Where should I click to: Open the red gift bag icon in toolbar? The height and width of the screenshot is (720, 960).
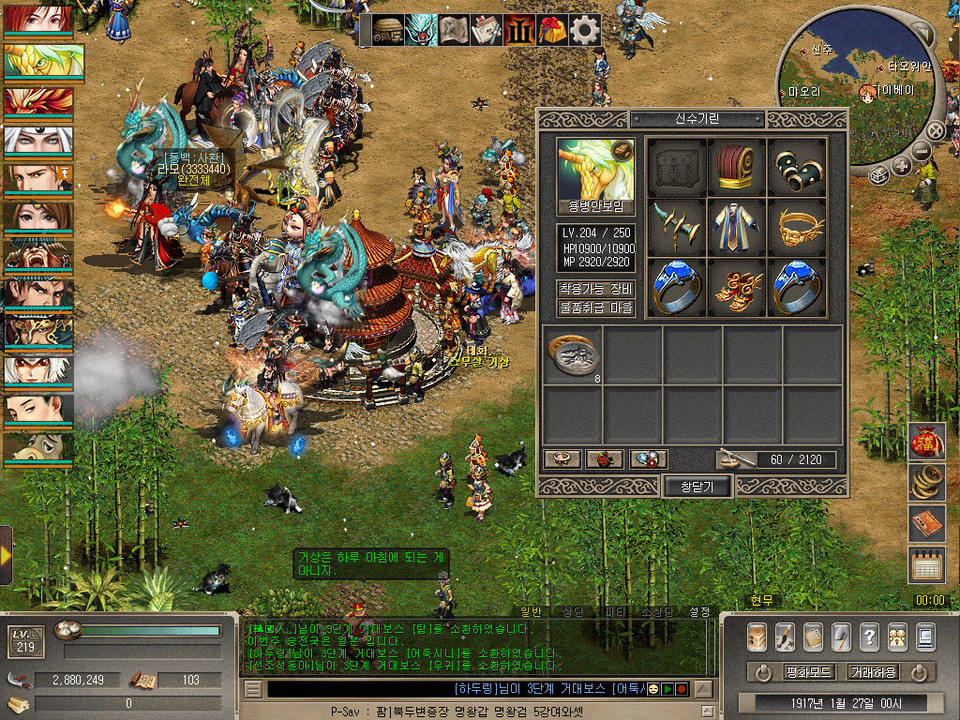(551, 30)
